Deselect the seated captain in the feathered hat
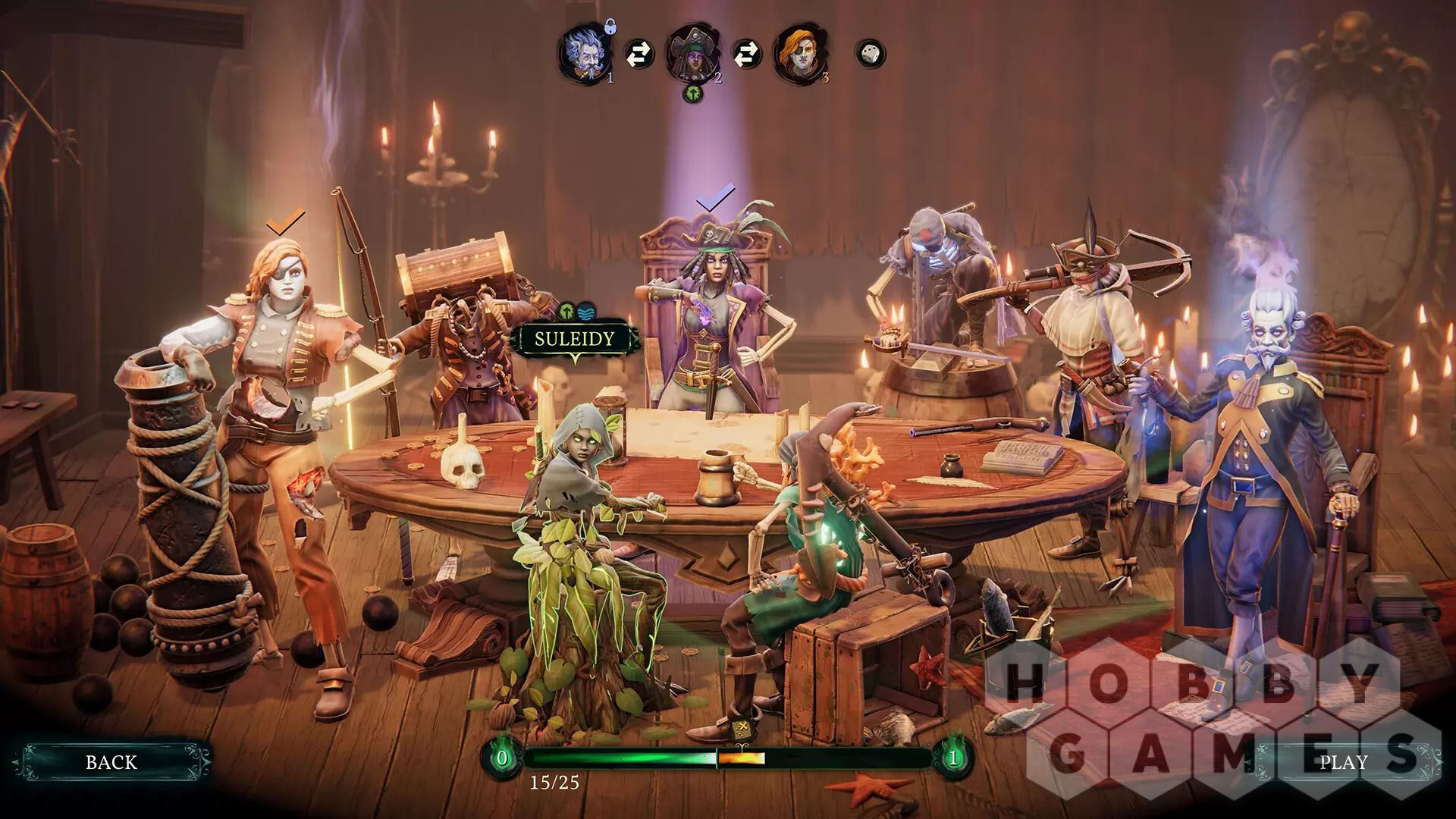1456x819 pixels. [709, 318]
